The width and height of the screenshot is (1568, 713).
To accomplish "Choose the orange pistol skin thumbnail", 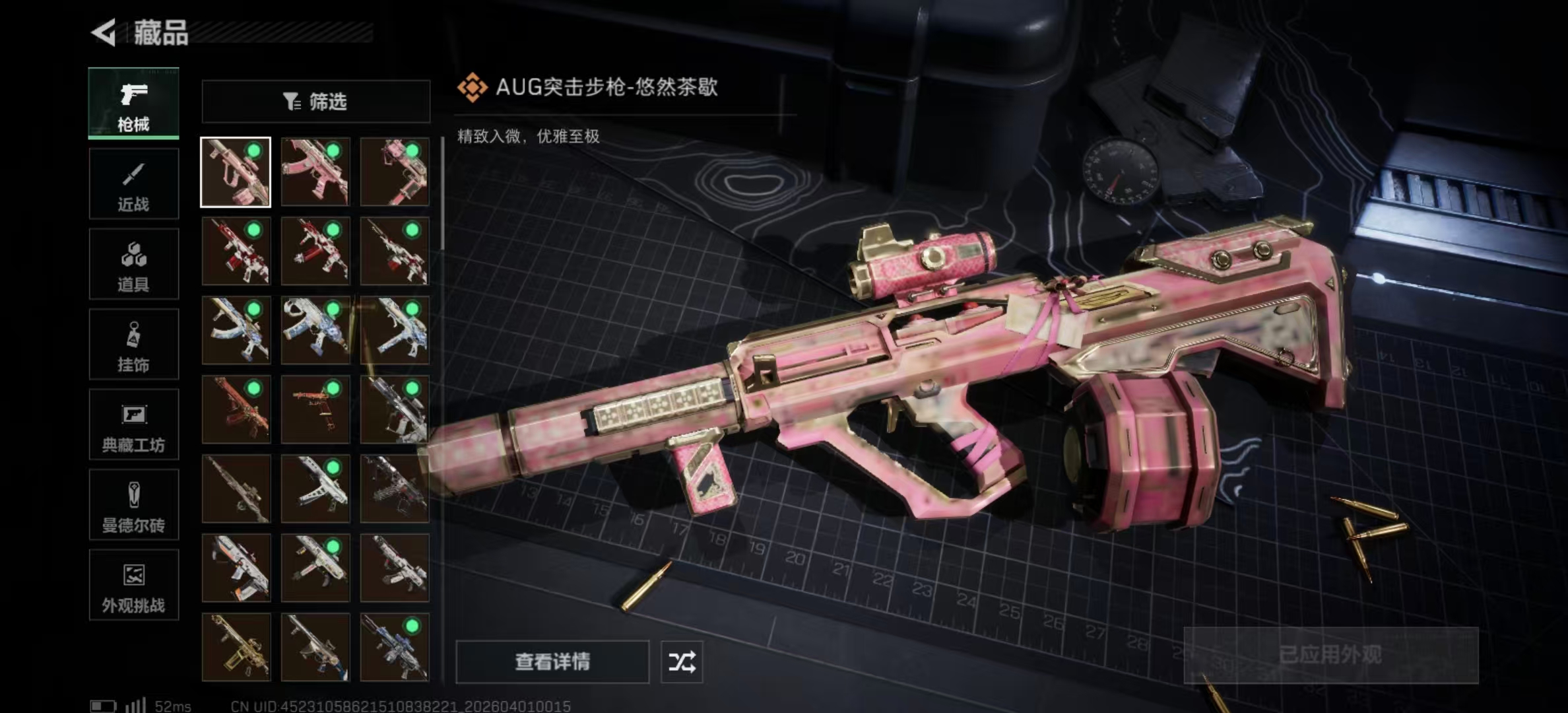I will [315, 409].
